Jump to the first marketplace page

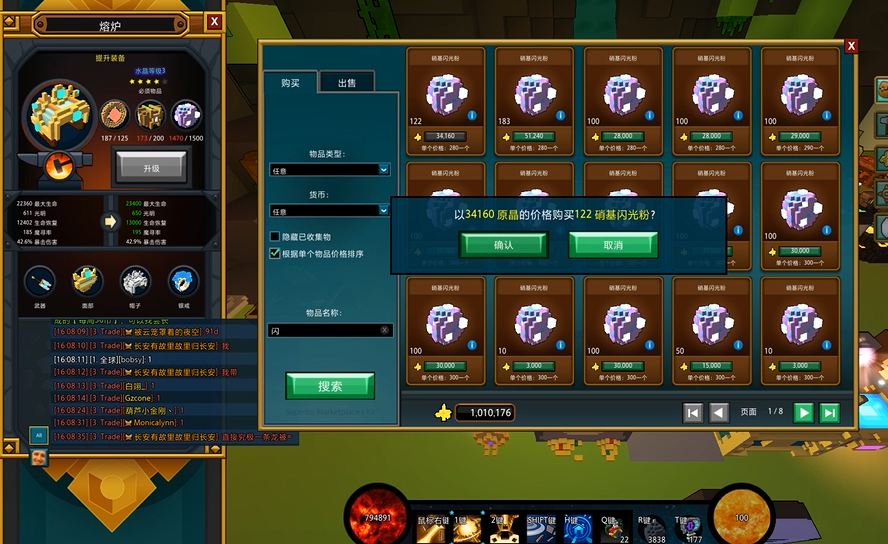(693, 412)
